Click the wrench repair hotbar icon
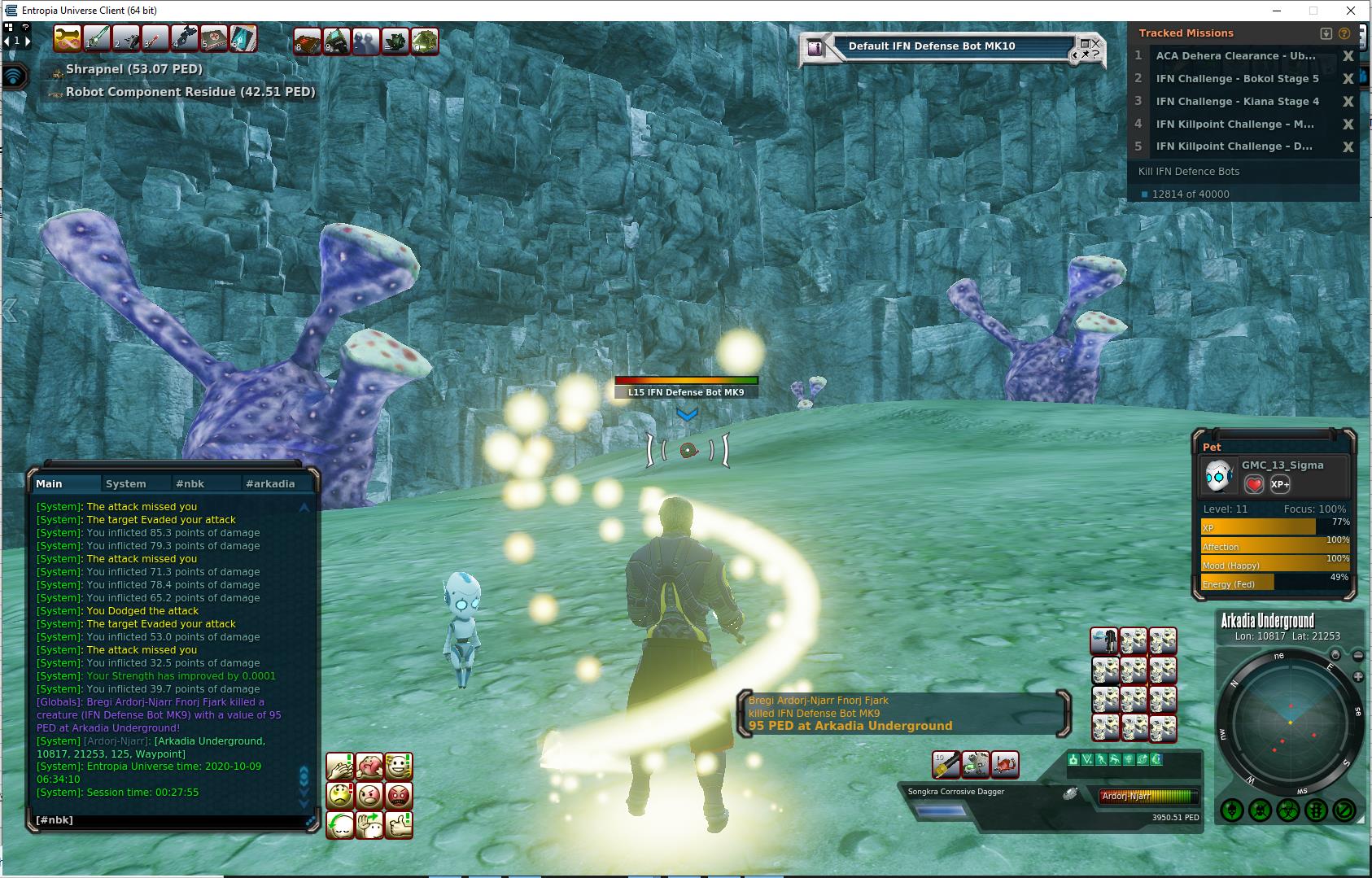Image resolution: width=1372 pixels, height=878 pixels. (67, 38)
